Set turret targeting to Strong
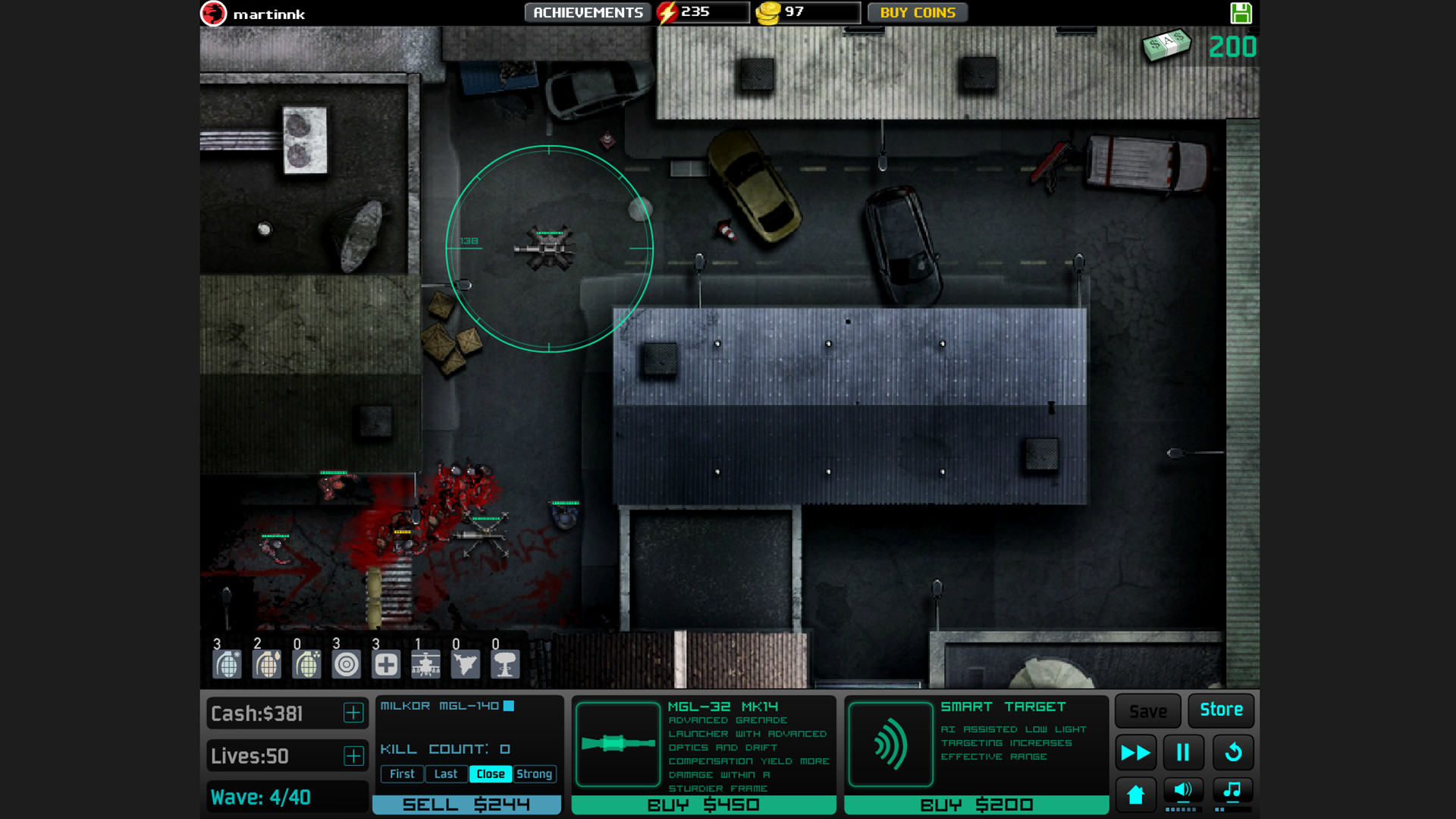 pos(535,773)
